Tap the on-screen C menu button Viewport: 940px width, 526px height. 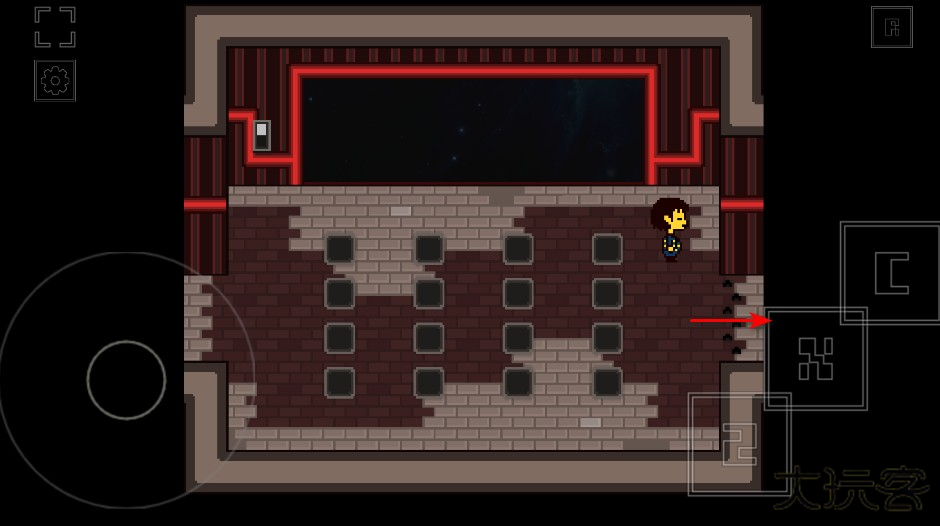(x=891, y=273)
